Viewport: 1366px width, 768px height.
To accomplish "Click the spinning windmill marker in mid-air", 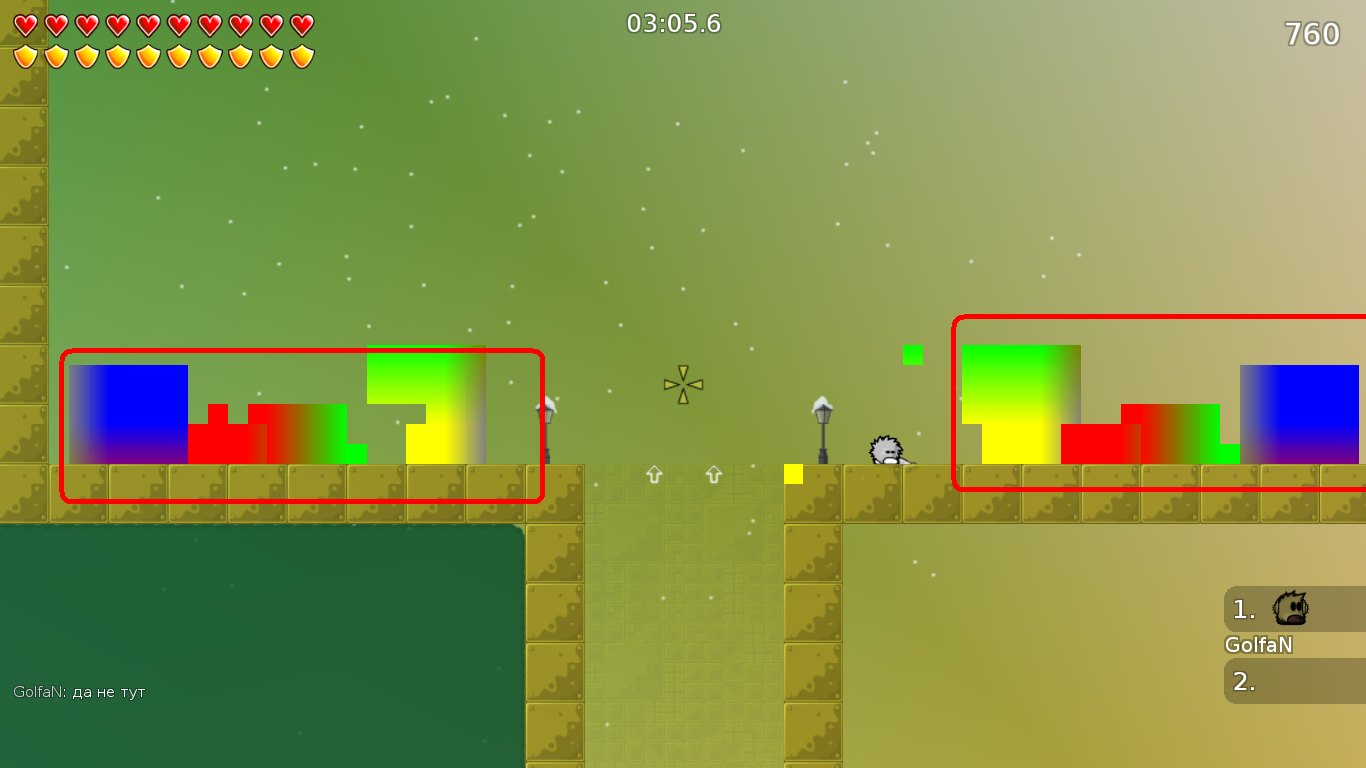I will coord(682,384).
